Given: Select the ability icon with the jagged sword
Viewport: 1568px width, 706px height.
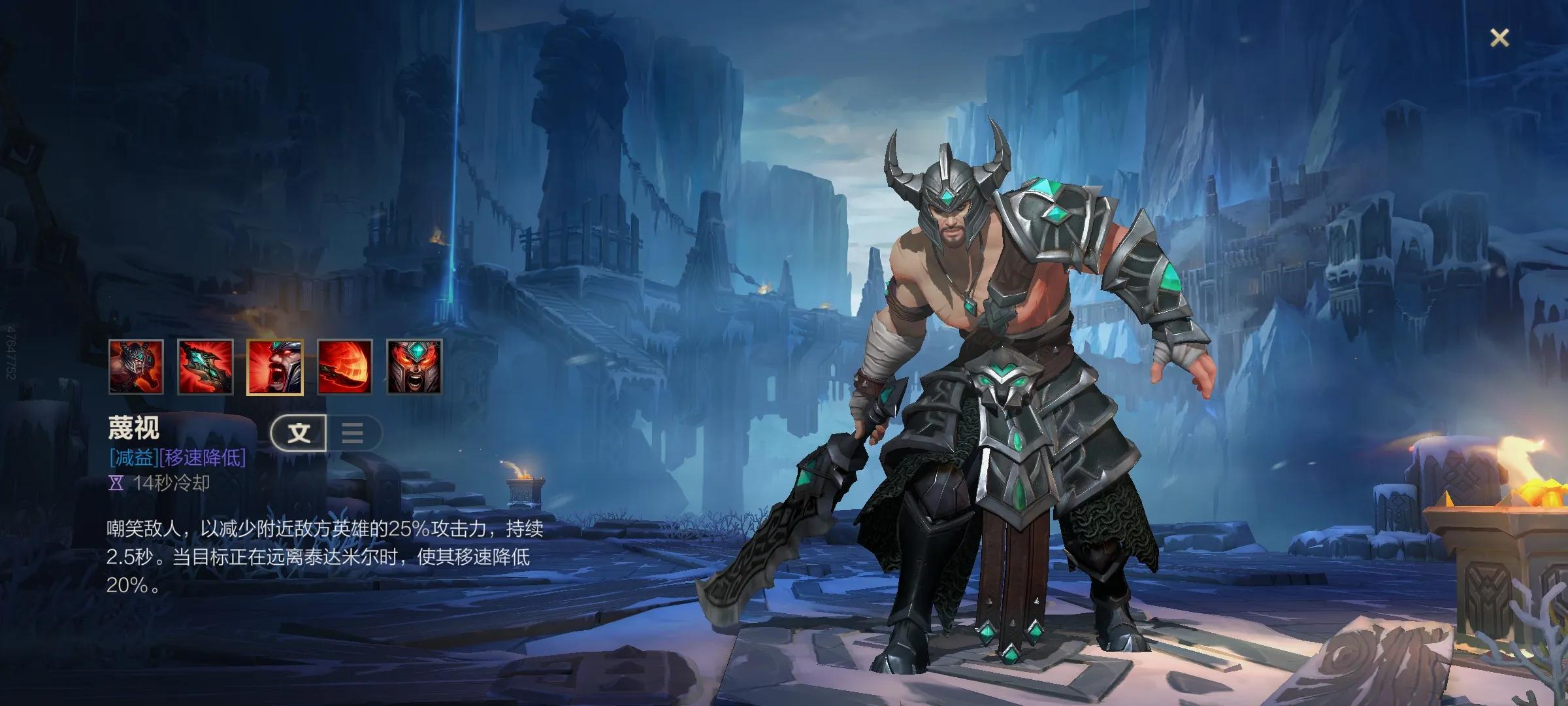Looking at the screenshot, I should coord(205,367).
